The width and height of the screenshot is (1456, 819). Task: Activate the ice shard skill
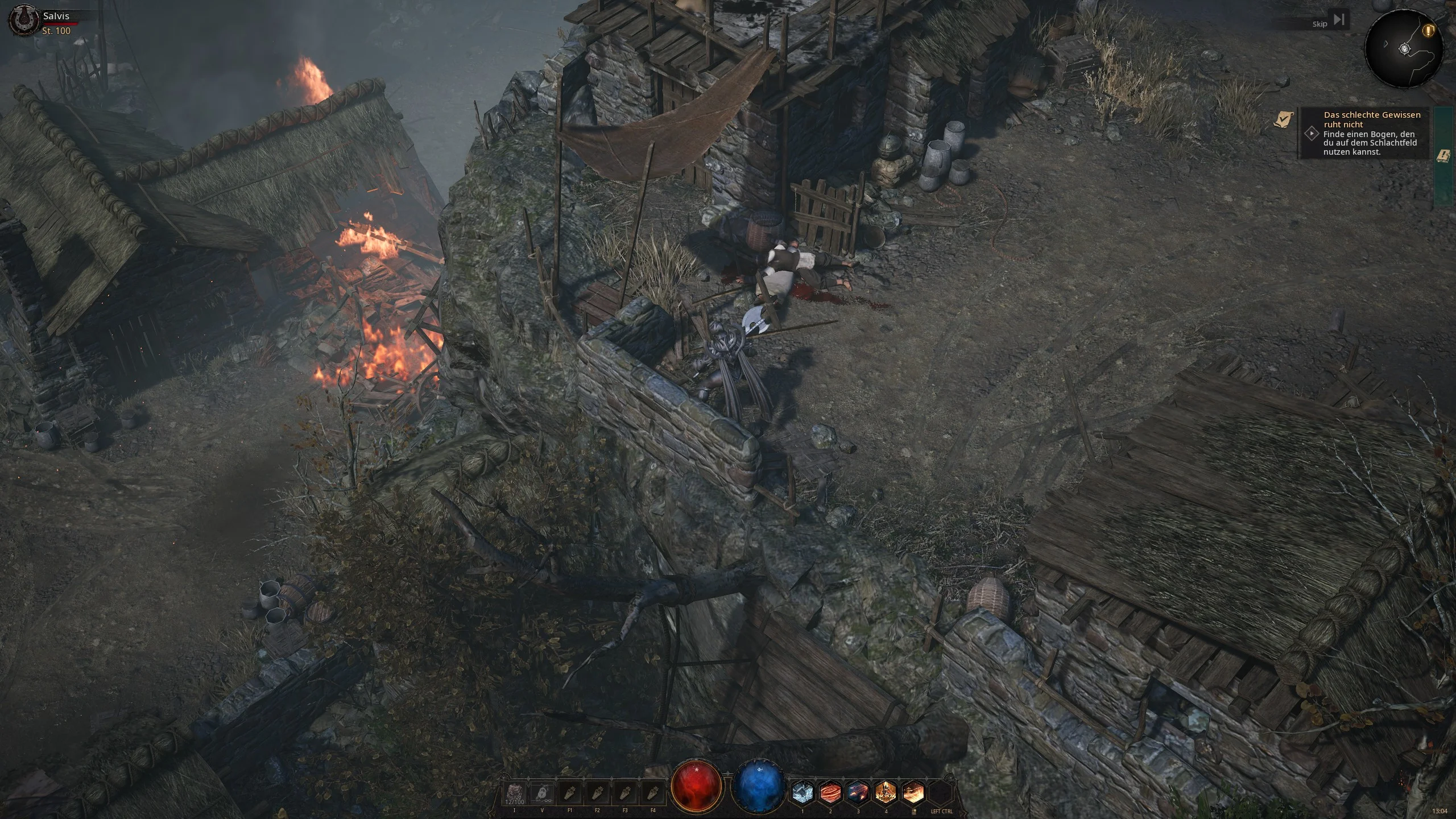pyautogui.click(x=803, y=792)
